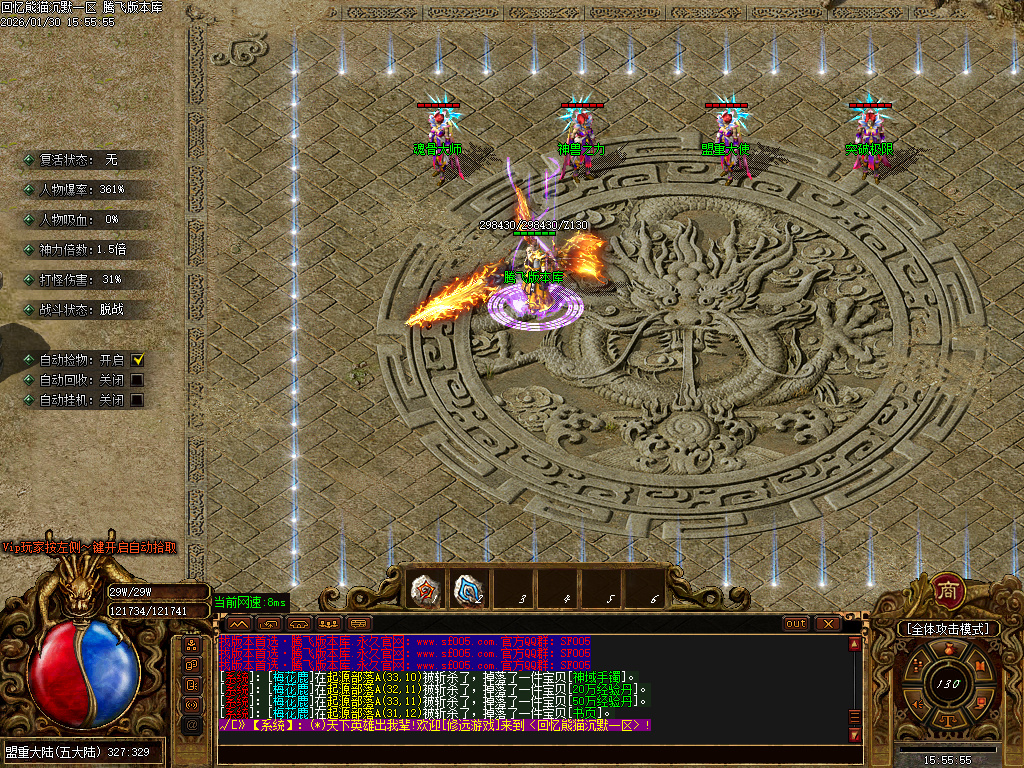1024x768 pixels.
Task: Enable the 自动挂机 auto-battle checkbox
Action: 138,400
